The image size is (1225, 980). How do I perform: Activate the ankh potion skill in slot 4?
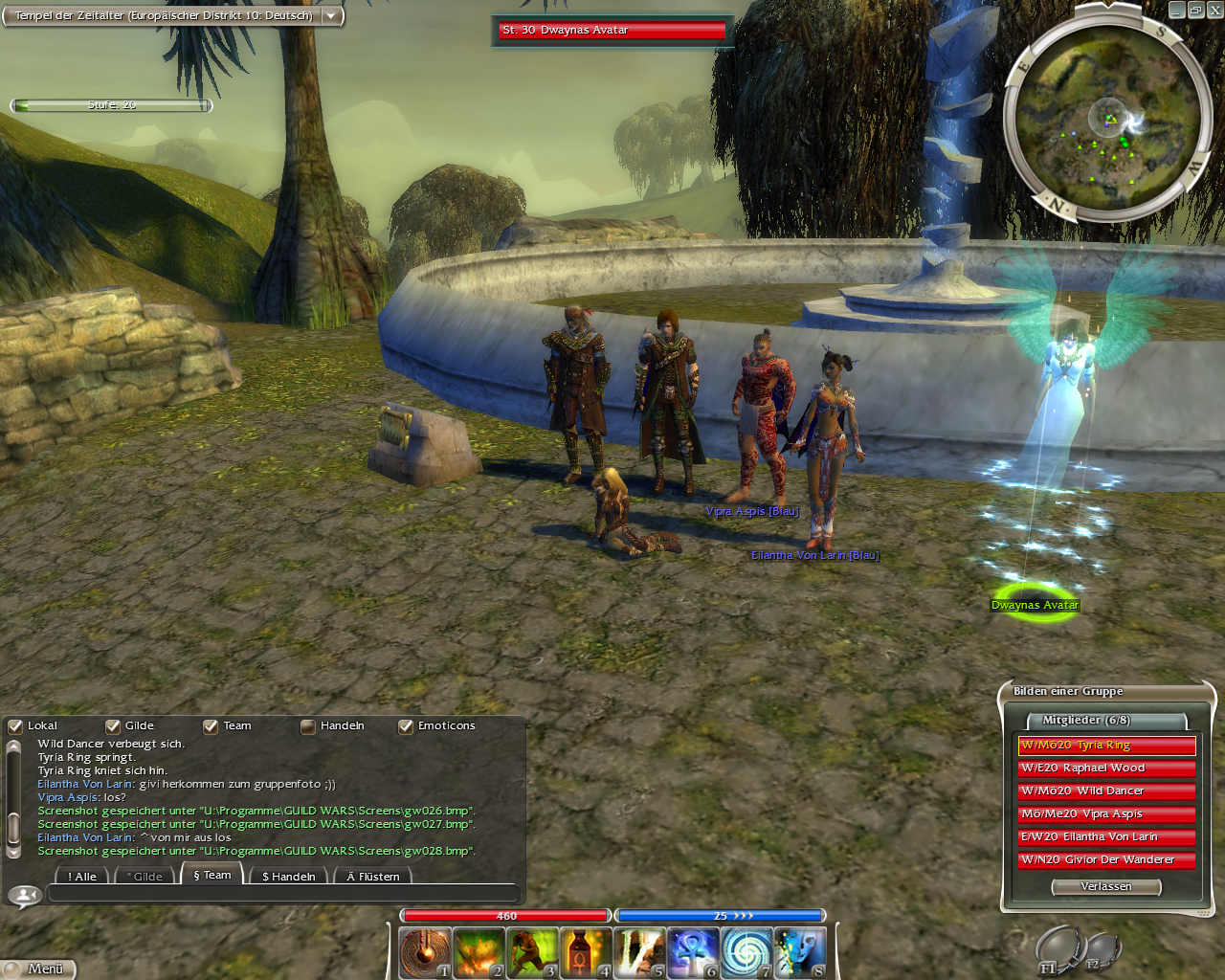(x=585, y=952)
